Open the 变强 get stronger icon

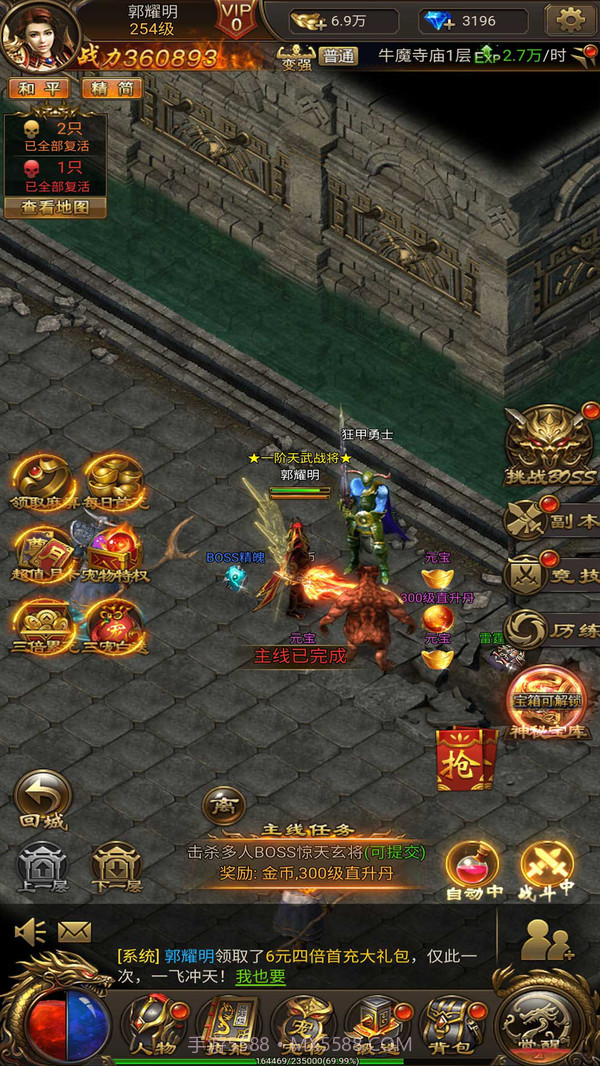[295, 55]
